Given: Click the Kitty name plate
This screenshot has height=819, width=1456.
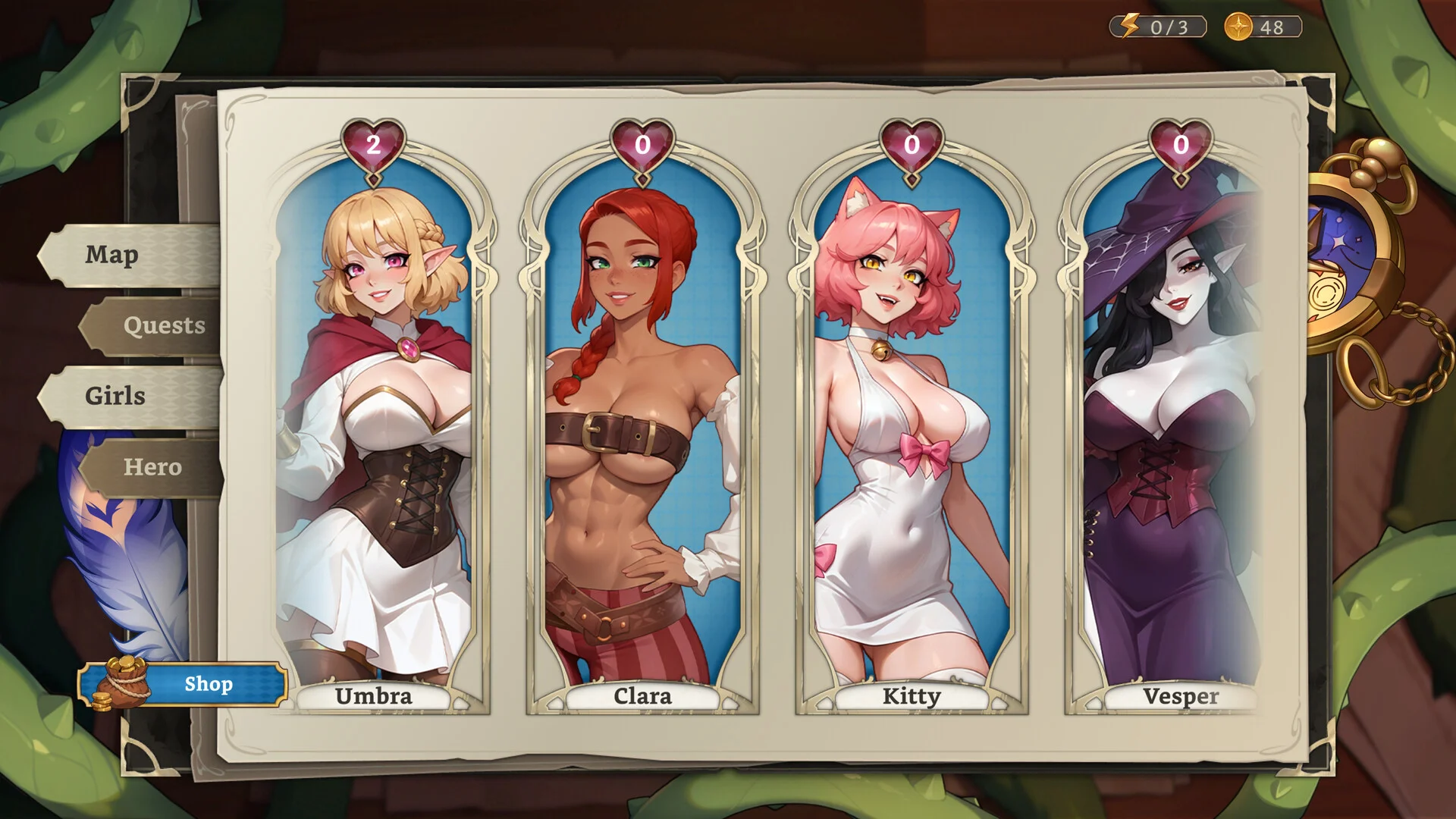Looking at the screenshot, I should pyautogui.click(x=912, y=697).
